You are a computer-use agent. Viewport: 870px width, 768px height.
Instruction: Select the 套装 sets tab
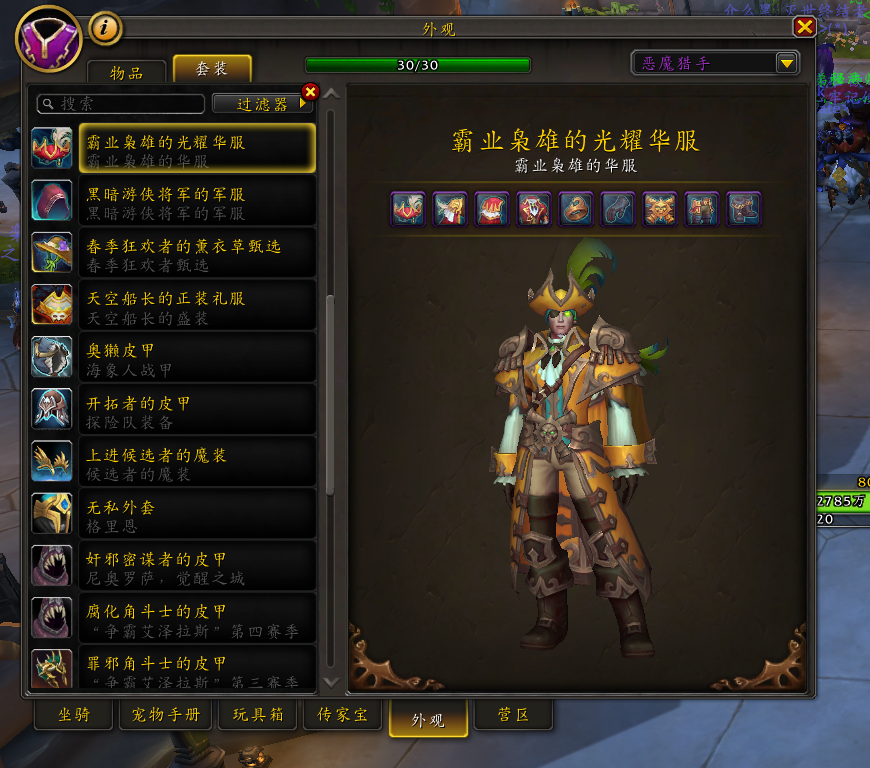tap(211, 70)
